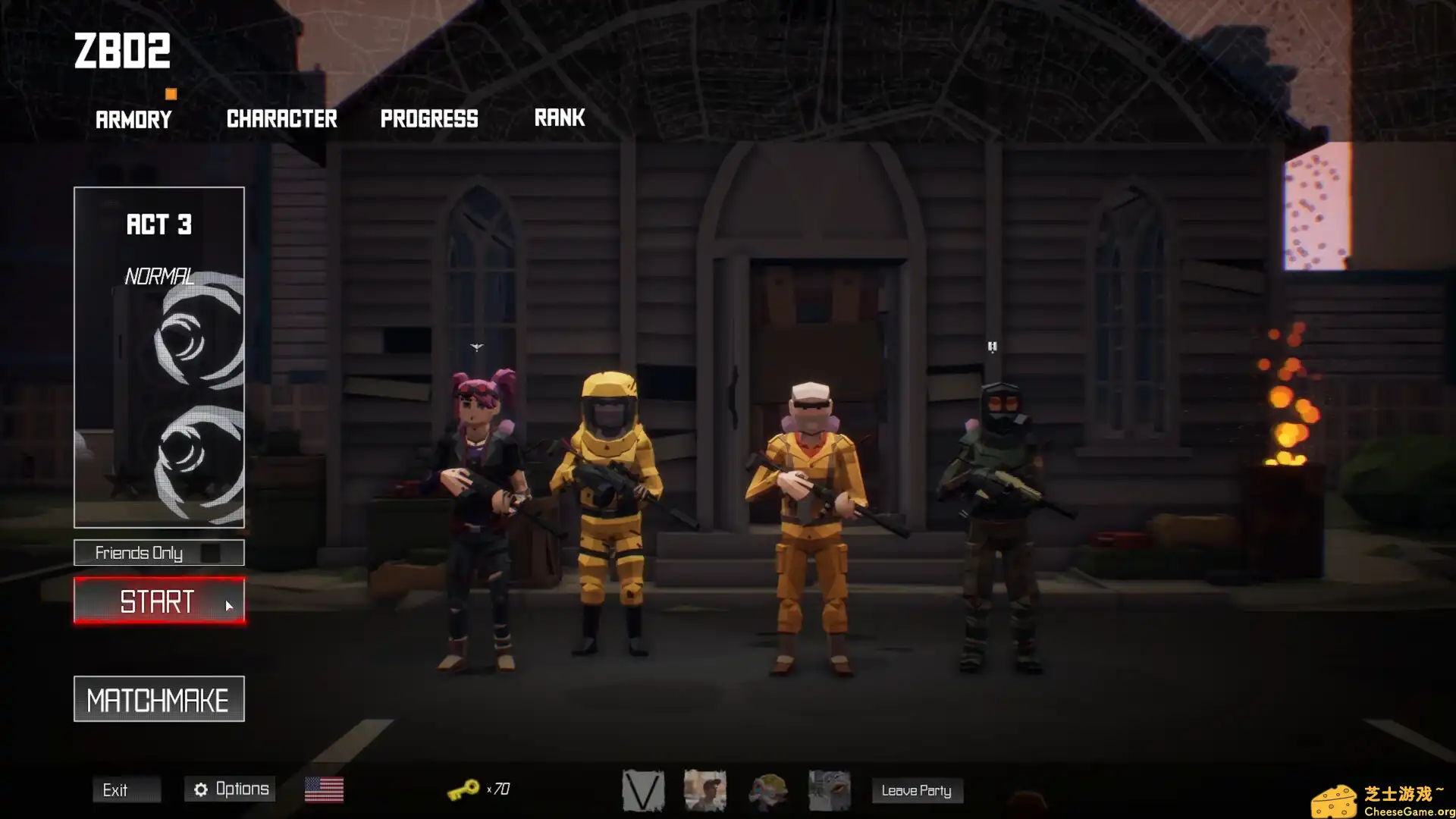This screenshot has height=819, width=1456.
Task: Switch to the Character tab
Action: (x=281, y=118)
